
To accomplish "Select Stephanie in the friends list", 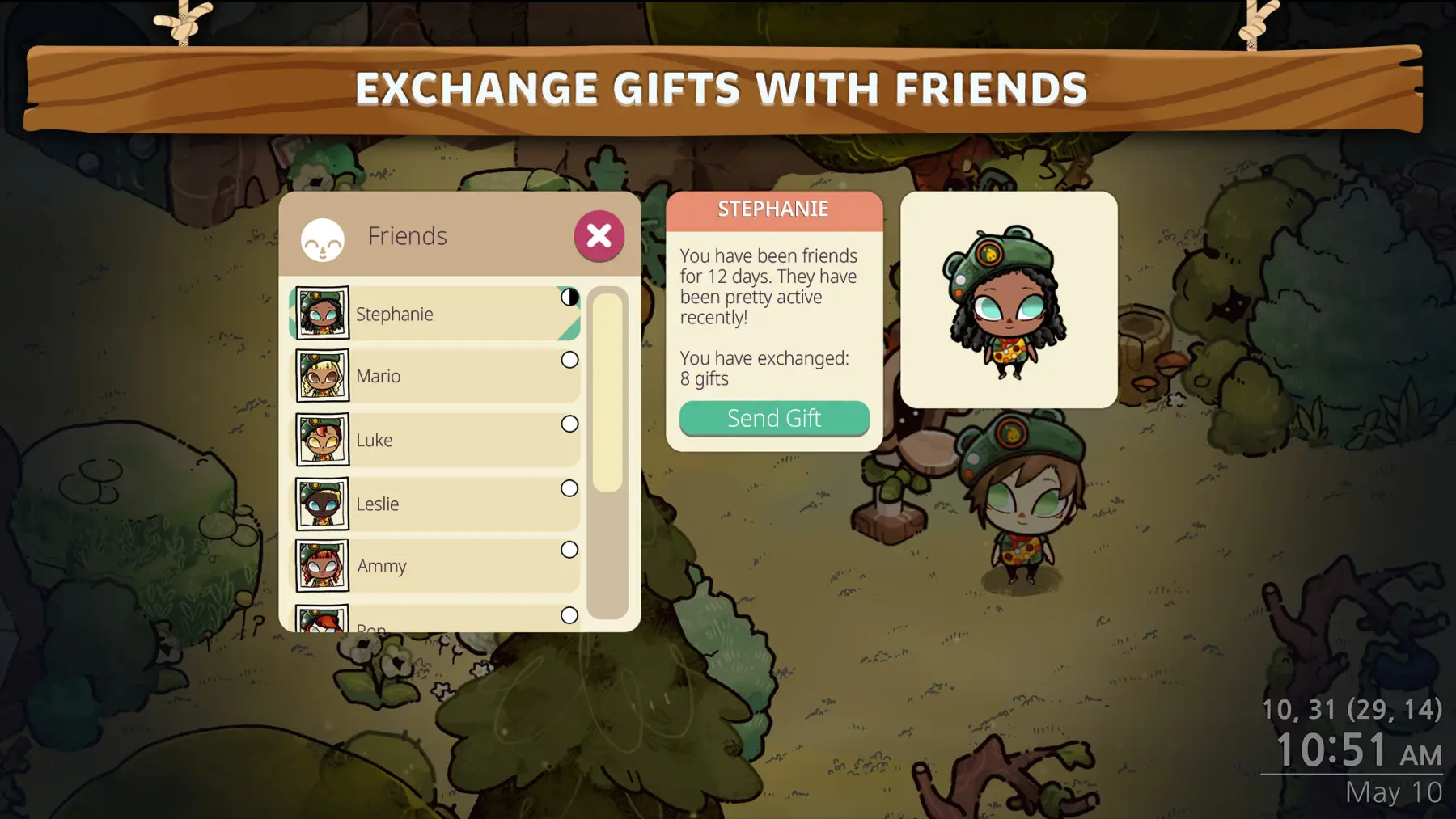I will pyautogui.click(x=435, y=314).
